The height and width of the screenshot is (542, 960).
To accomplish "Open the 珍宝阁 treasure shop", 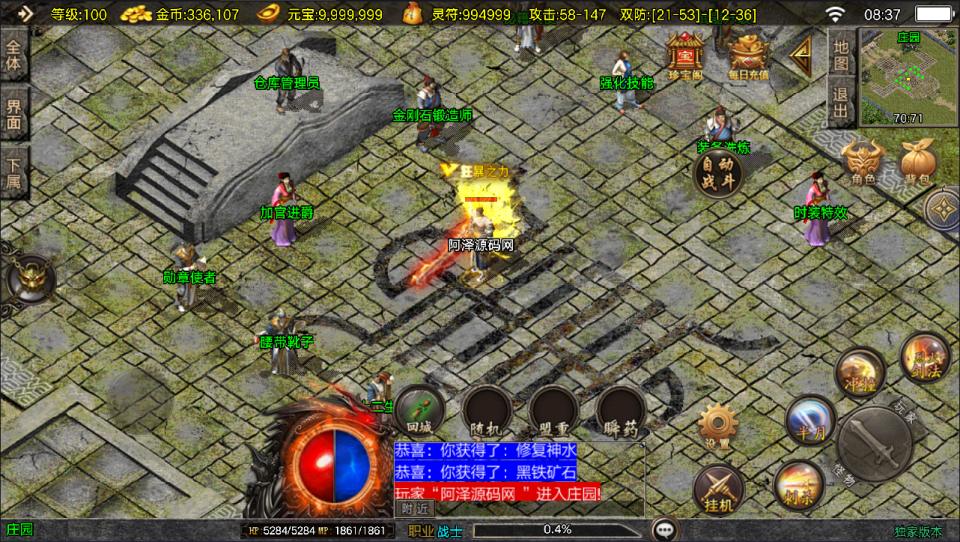I will (x=686, y=55).
